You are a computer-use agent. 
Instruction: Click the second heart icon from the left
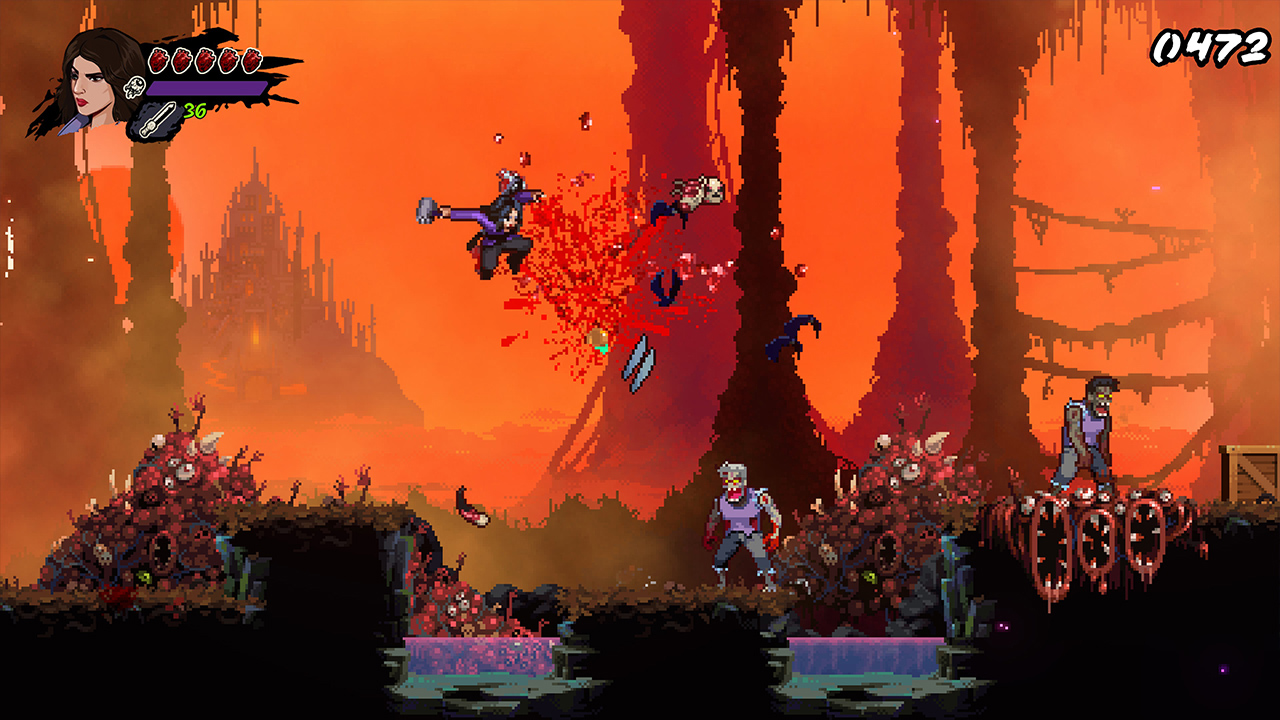tap(183, 59)
